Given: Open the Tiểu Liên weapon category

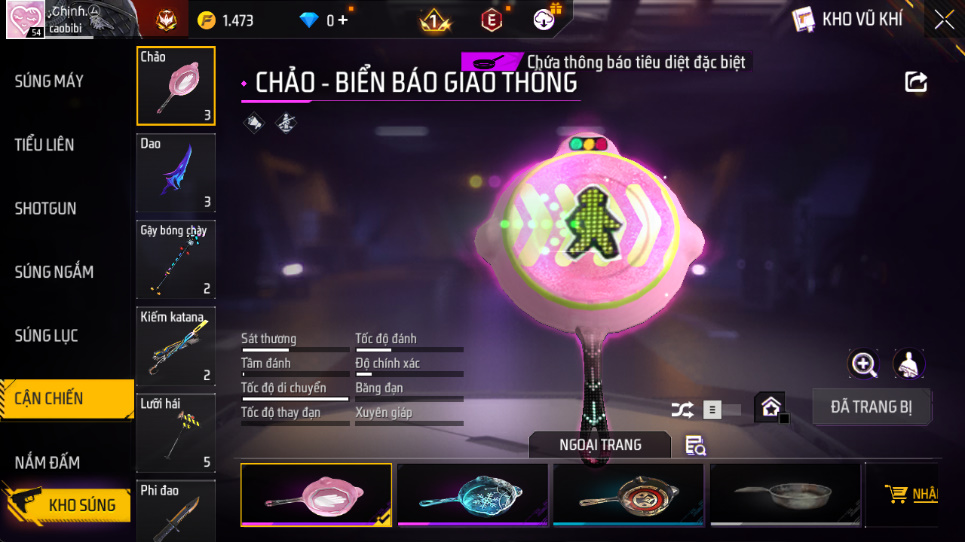Looking at the screenshot, I should tap(45, 145).
